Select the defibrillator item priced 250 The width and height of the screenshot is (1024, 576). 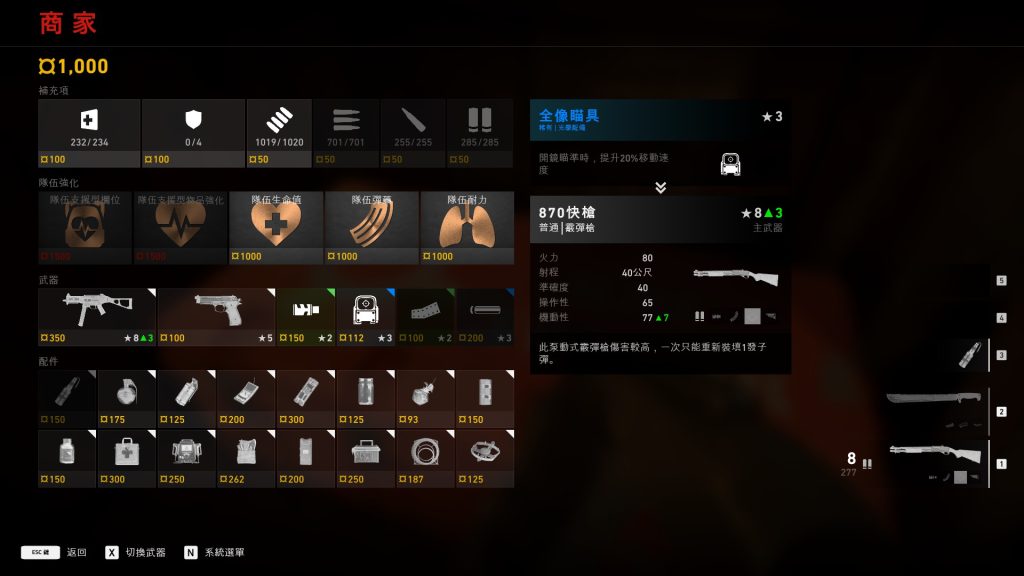click(x=186, y=457)
